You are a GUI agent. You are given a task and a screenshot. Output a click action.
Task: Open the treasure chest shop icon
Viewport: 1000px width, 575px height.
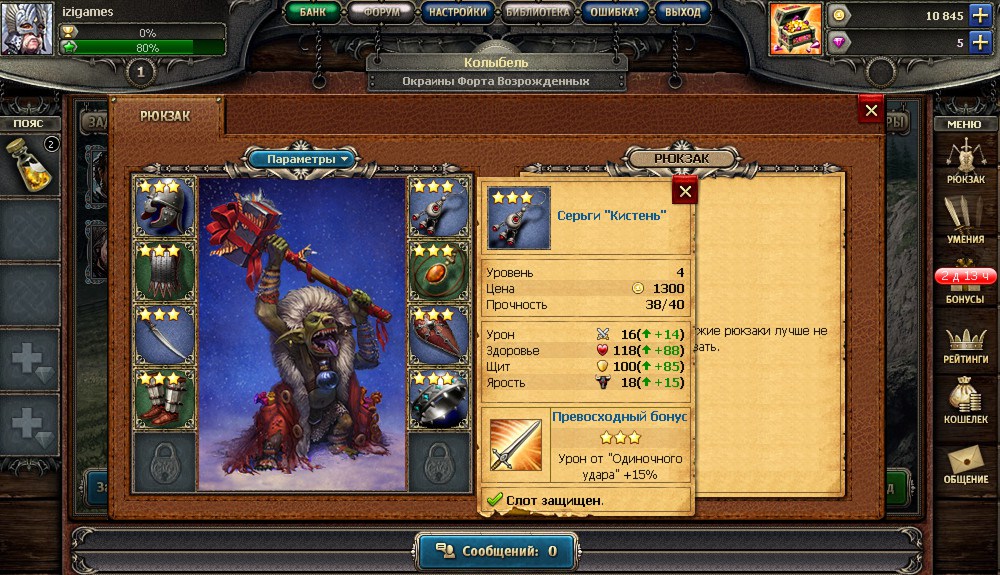(x=794, y=29)
